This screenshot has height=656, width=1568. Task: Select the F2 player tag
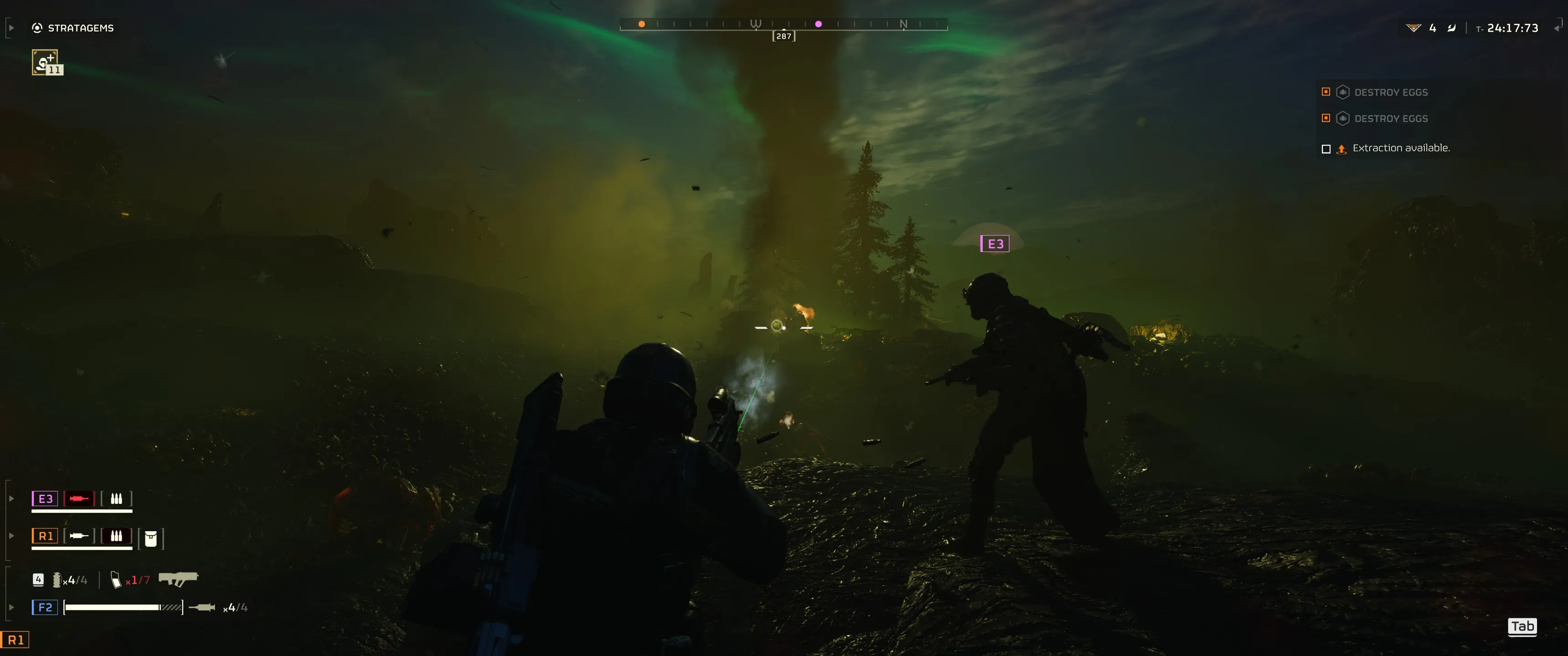point(45,607)
